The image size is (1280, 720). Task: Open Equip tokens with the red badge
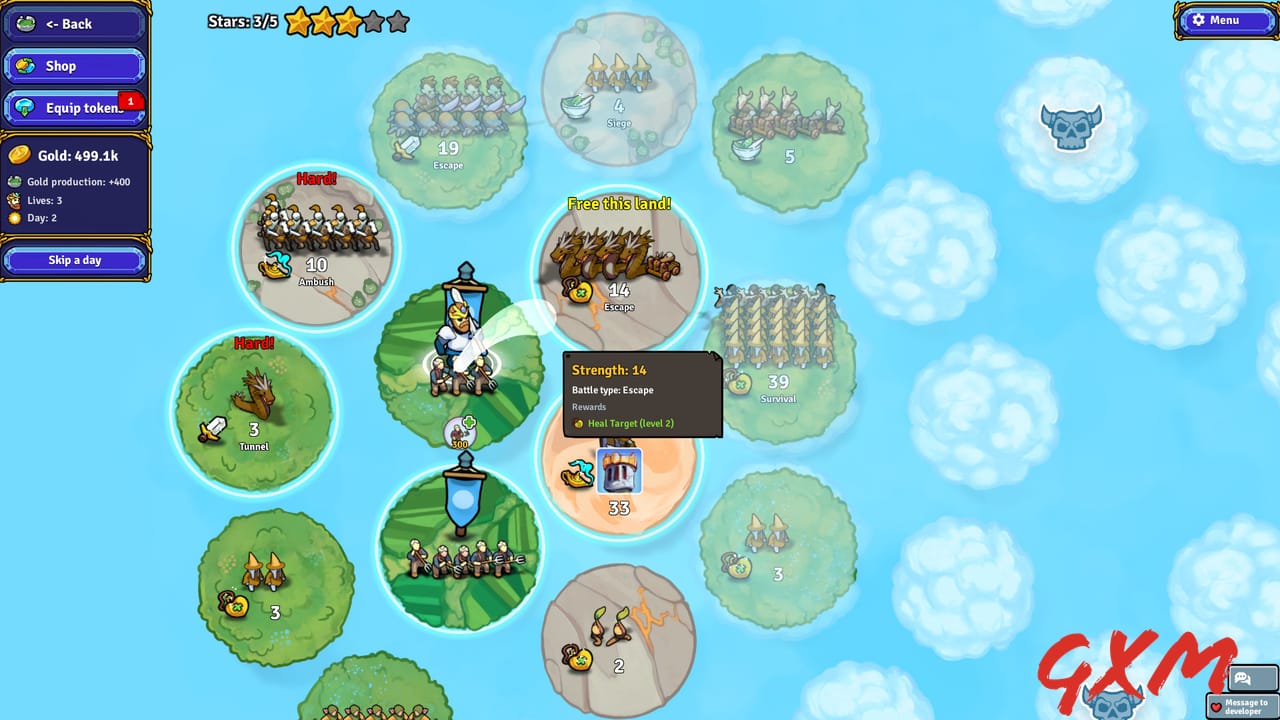coord(73,107)
